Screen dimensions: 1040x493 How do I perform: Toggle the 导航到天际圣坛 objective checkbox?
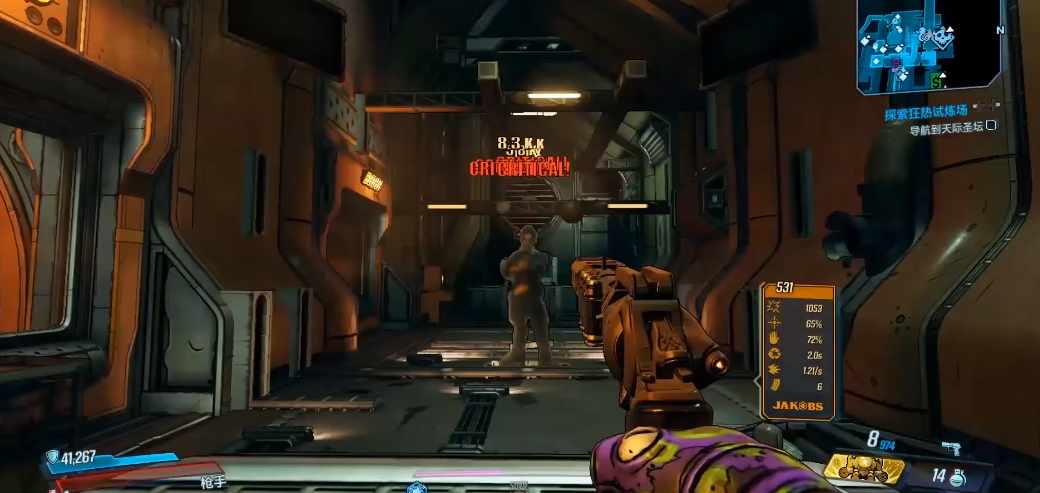(x=991, y=127)
